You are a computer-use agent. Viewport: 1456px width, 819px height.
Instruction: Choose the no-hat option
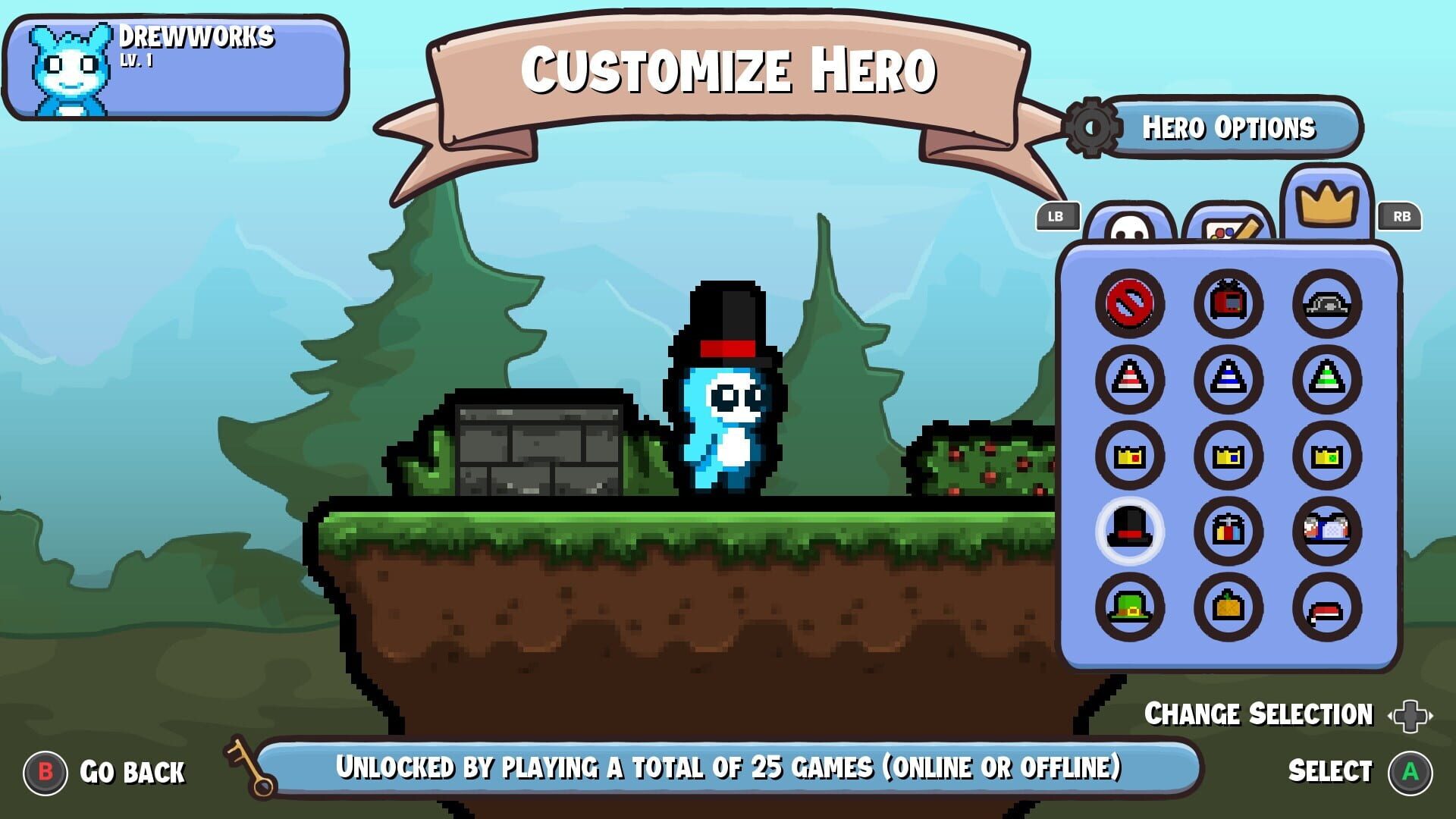pos(1129,303)
